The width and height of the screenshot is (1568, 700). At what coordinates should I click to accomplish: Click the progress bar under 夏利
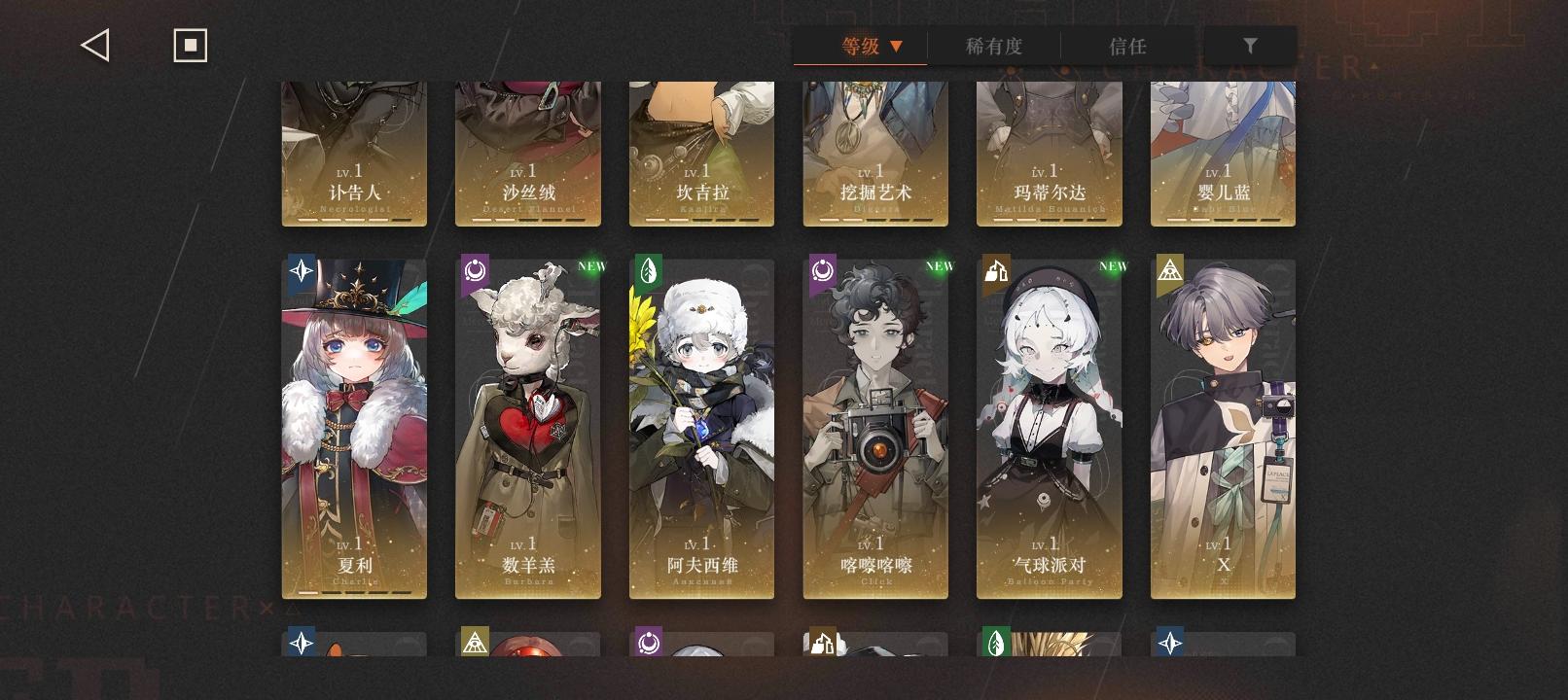[354, 591]
